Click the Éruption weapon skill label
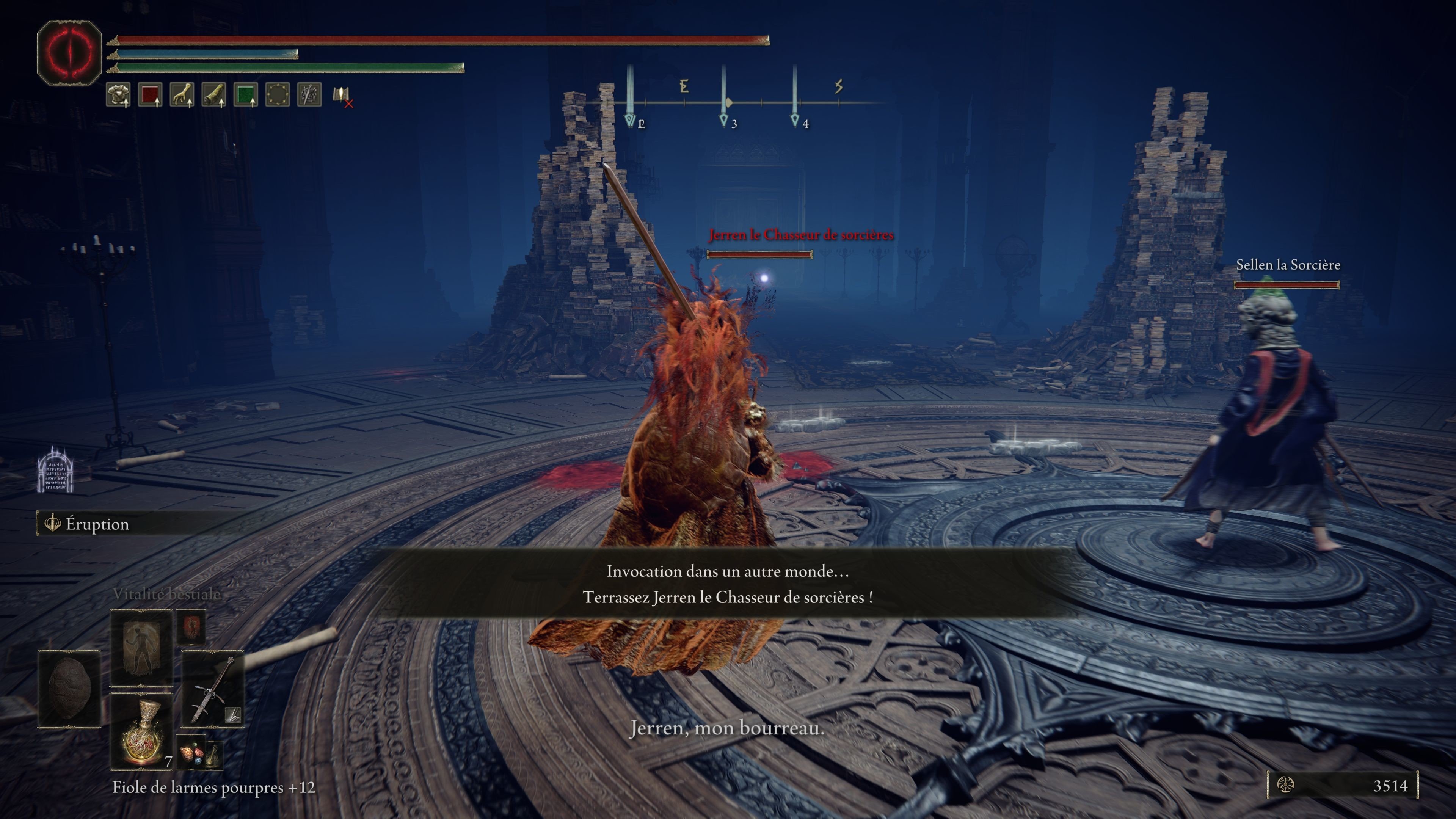Viewport: 1456px width, 819px height. coord(97,524)
